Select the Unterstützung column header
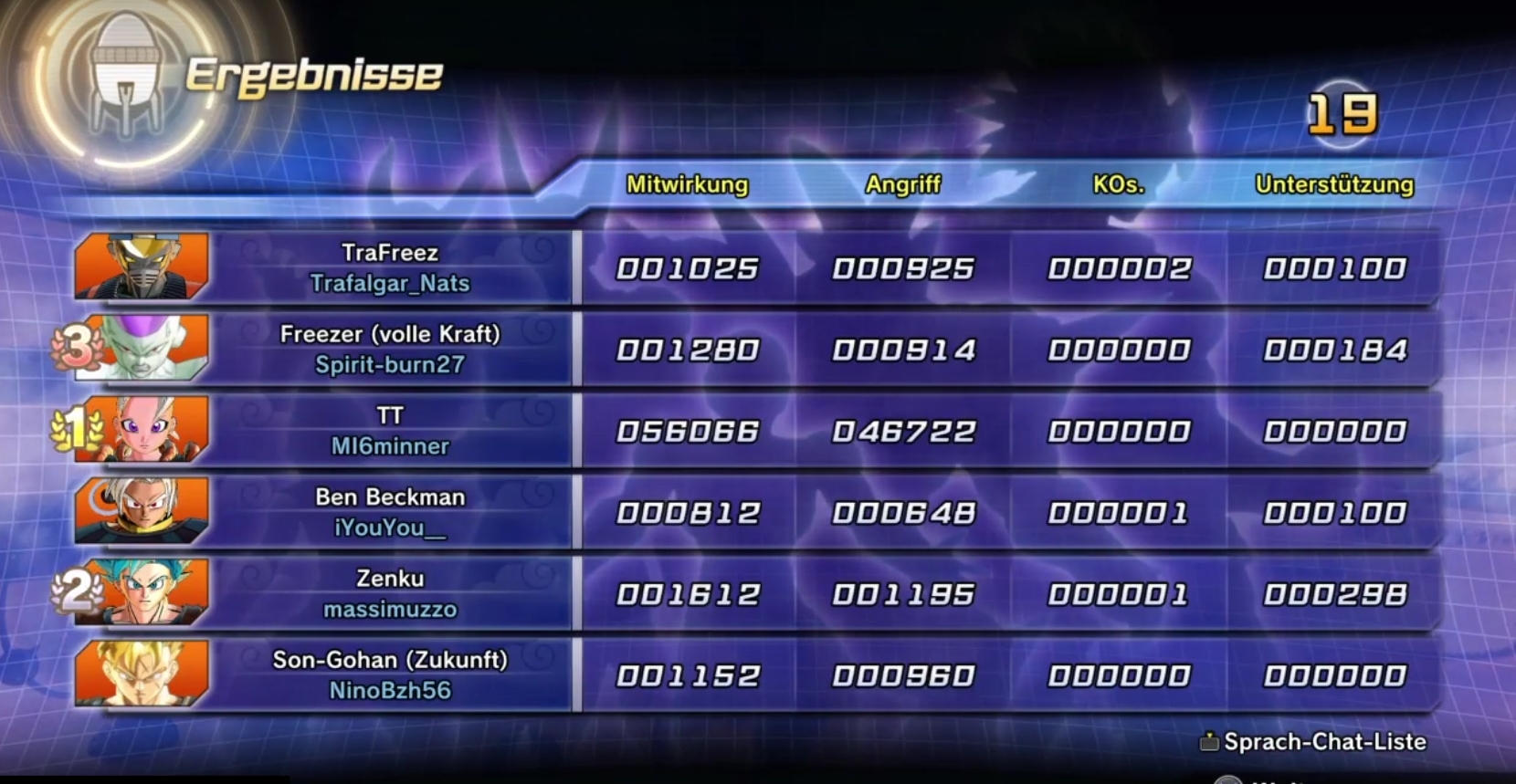This screenshot has width=1516, height=784. point(1335,185)
